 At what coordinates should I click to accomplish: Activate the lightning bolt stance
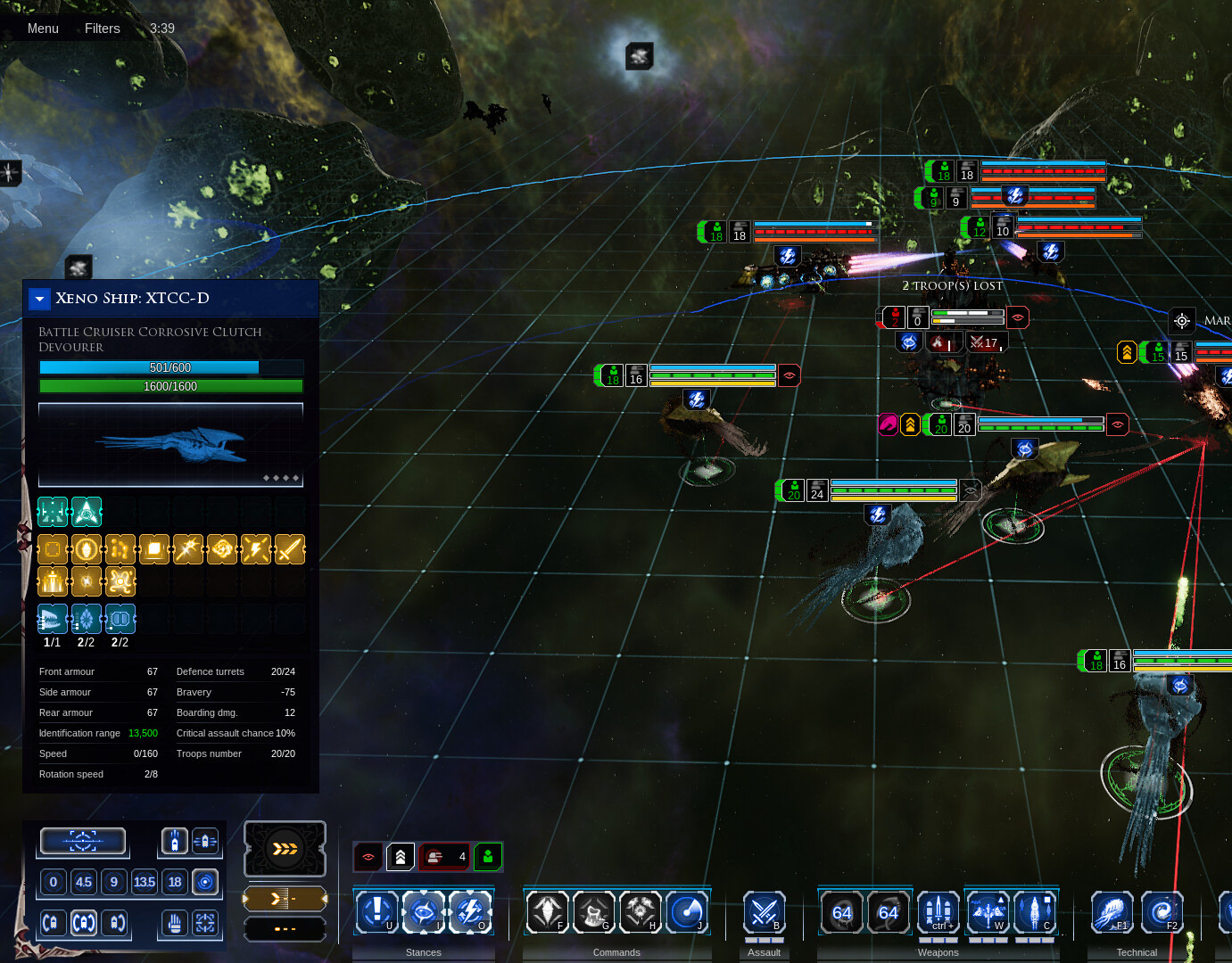[470, 911]
